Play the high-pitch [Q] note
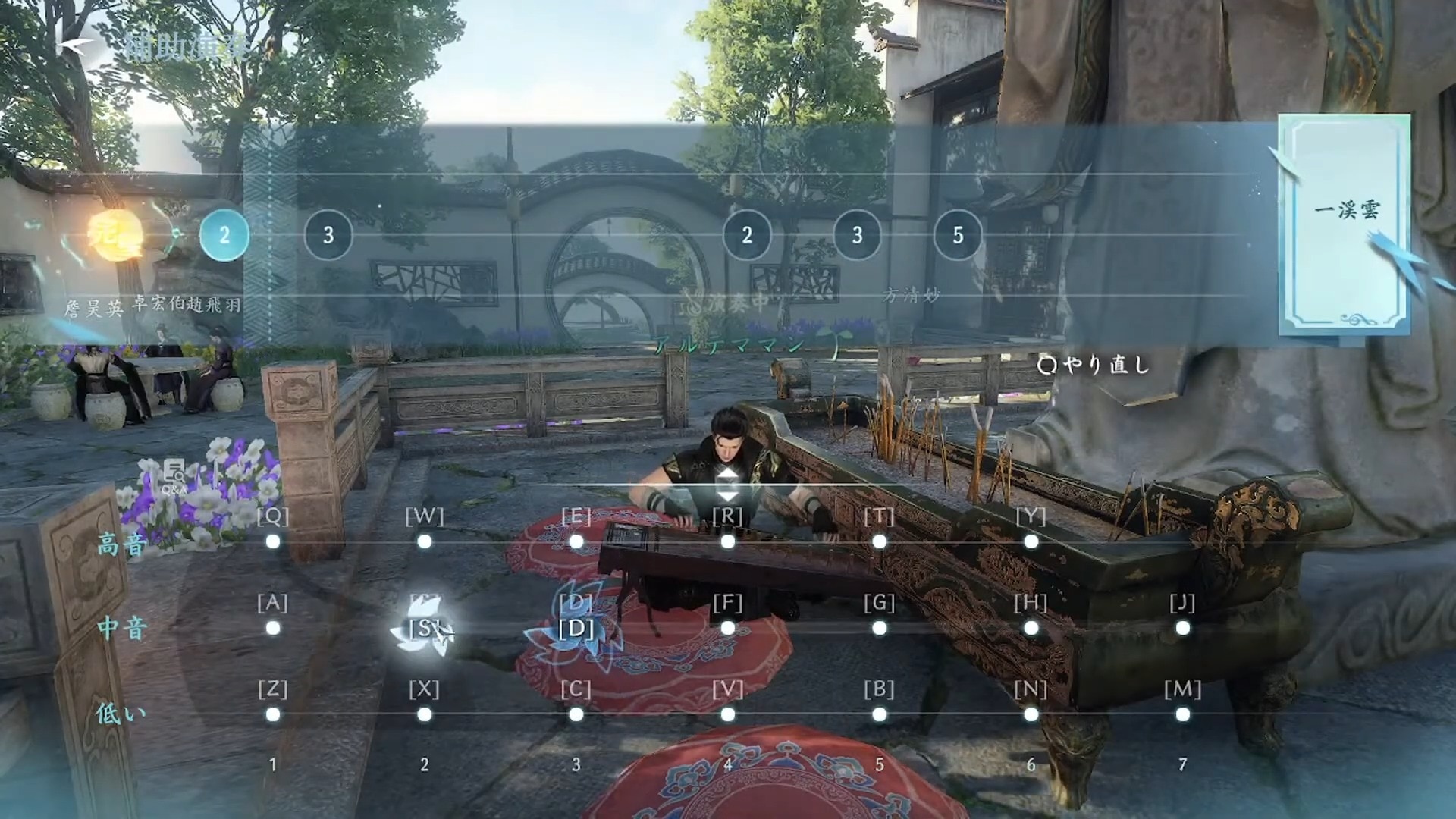Image resolution: width=1456 pixels, height=819 pixels. tap(273, 541)
